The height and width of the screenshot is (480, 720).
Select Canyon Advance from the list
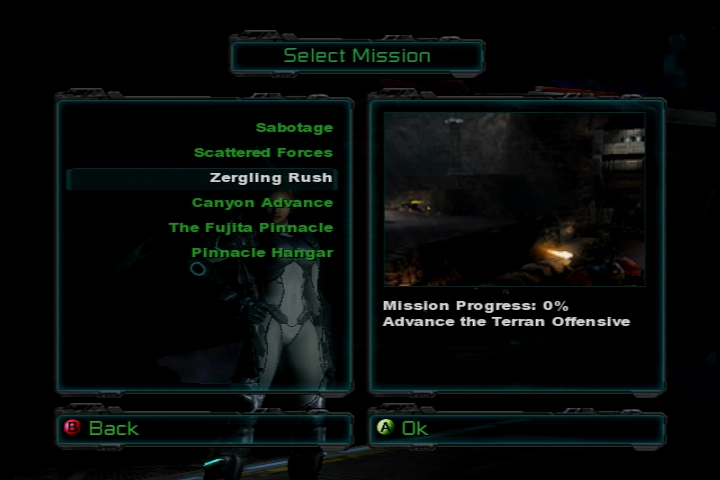coord(262,203)
